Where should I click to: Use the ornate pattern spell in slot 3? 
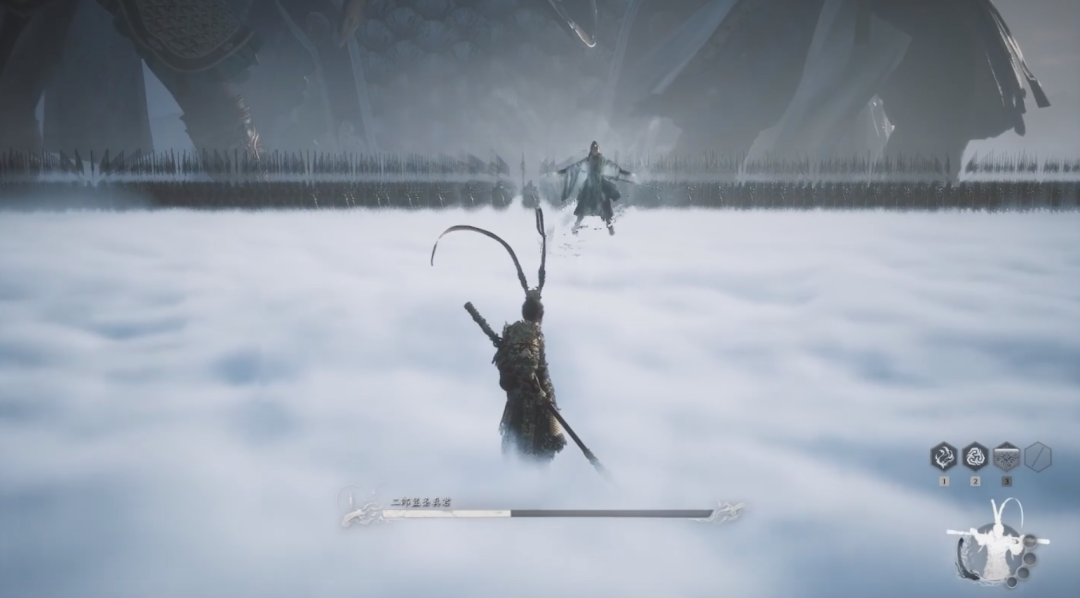click(x=1006, y=457)
